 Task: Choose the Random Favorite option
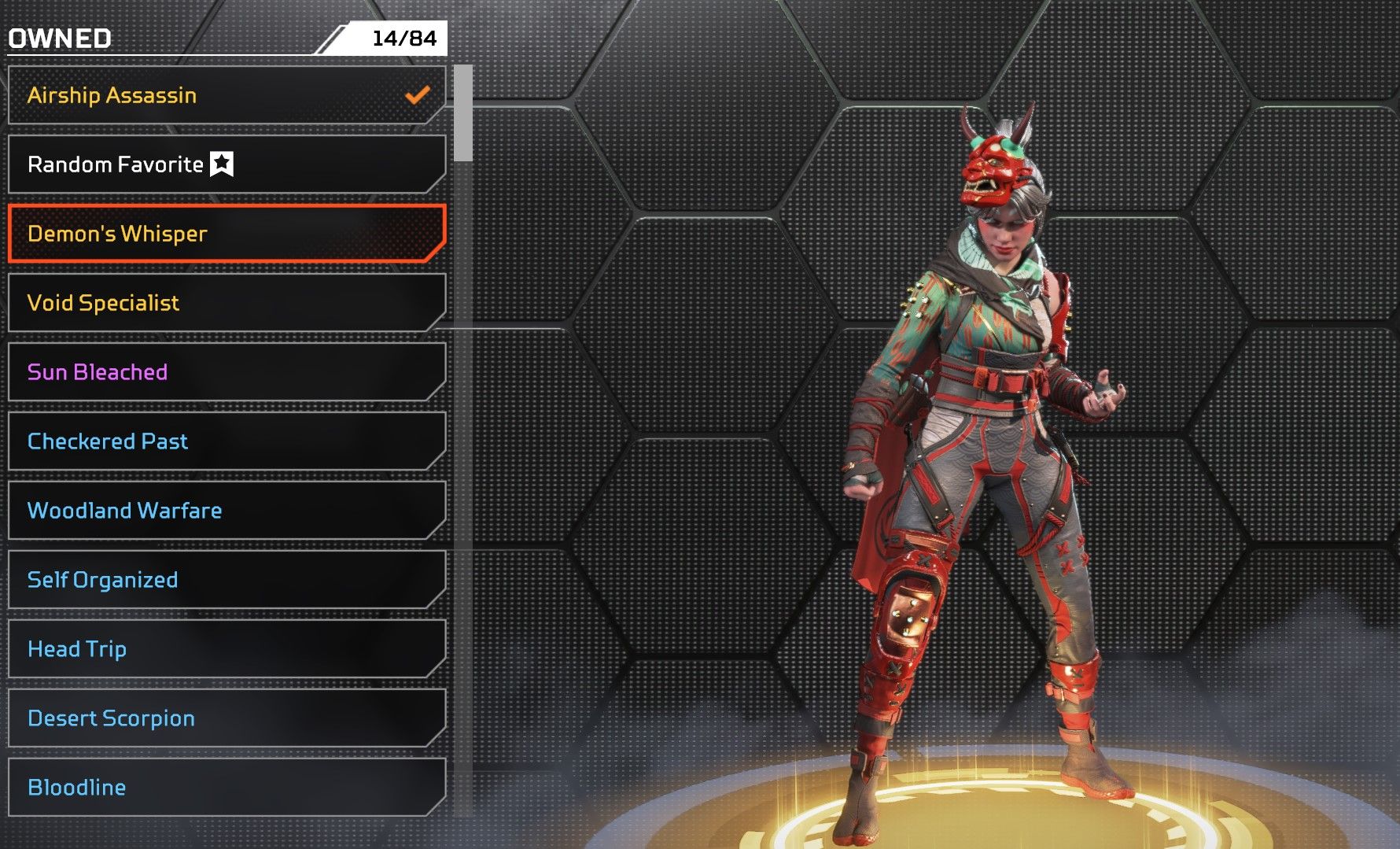point(227,164)
